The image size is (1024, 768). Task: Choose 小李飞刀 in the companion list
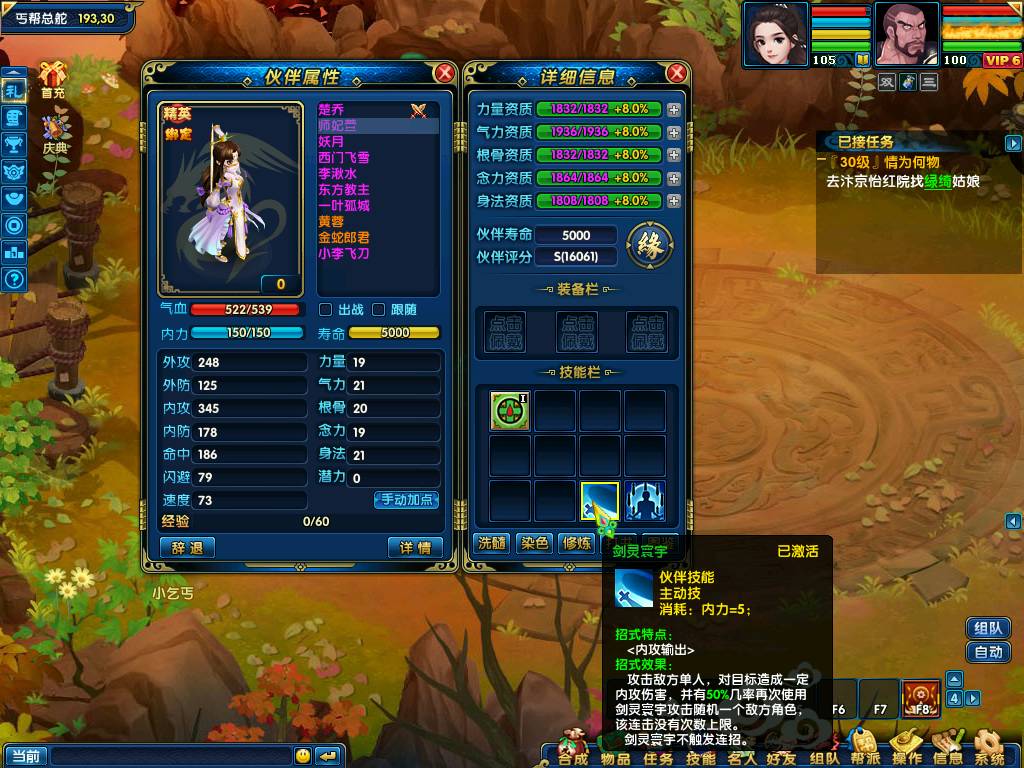coord(344,254)
